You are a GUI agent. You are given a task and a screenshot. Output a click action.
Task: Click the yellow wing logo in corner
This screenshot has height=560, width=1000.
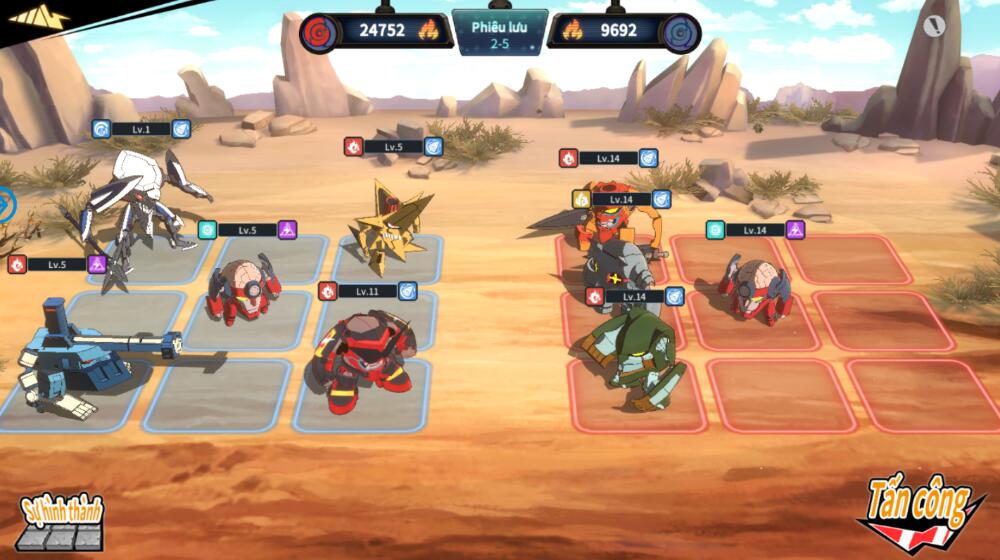point(39,16)
